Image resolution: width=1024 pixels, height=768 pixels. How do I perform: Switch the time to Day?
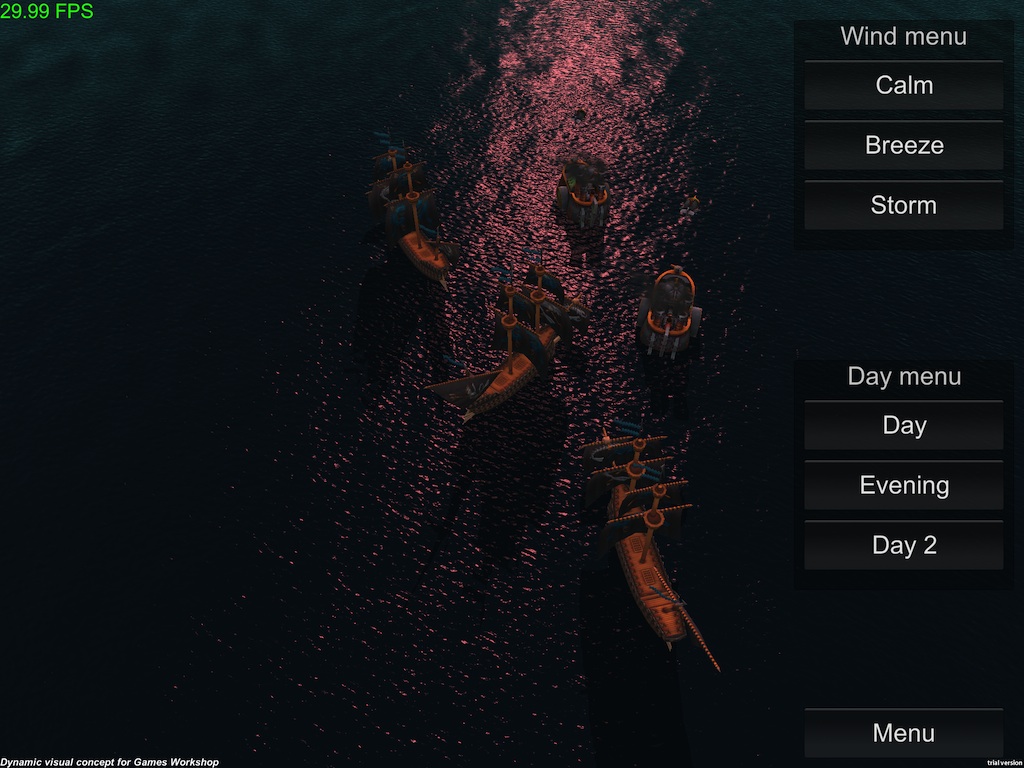point(904,426)
